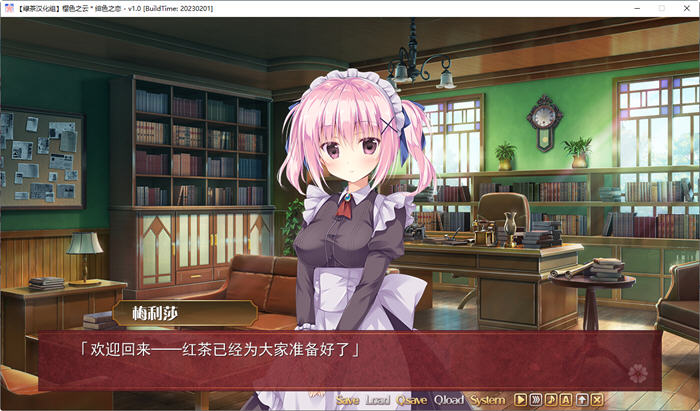The width and height of the screenshot is (700, 411).
Task: Minimize the game window
Action: point(631,8)
